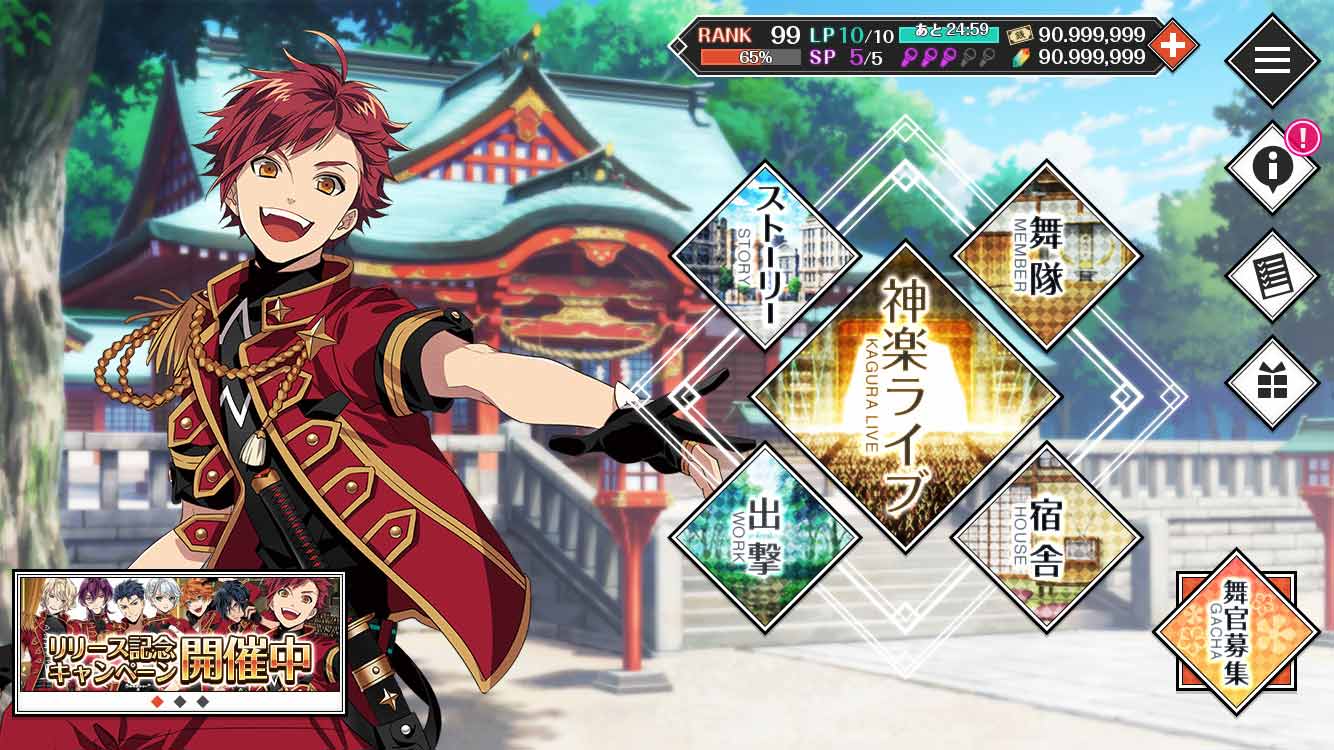Open the Member team menu

(x=1047, y=255)
